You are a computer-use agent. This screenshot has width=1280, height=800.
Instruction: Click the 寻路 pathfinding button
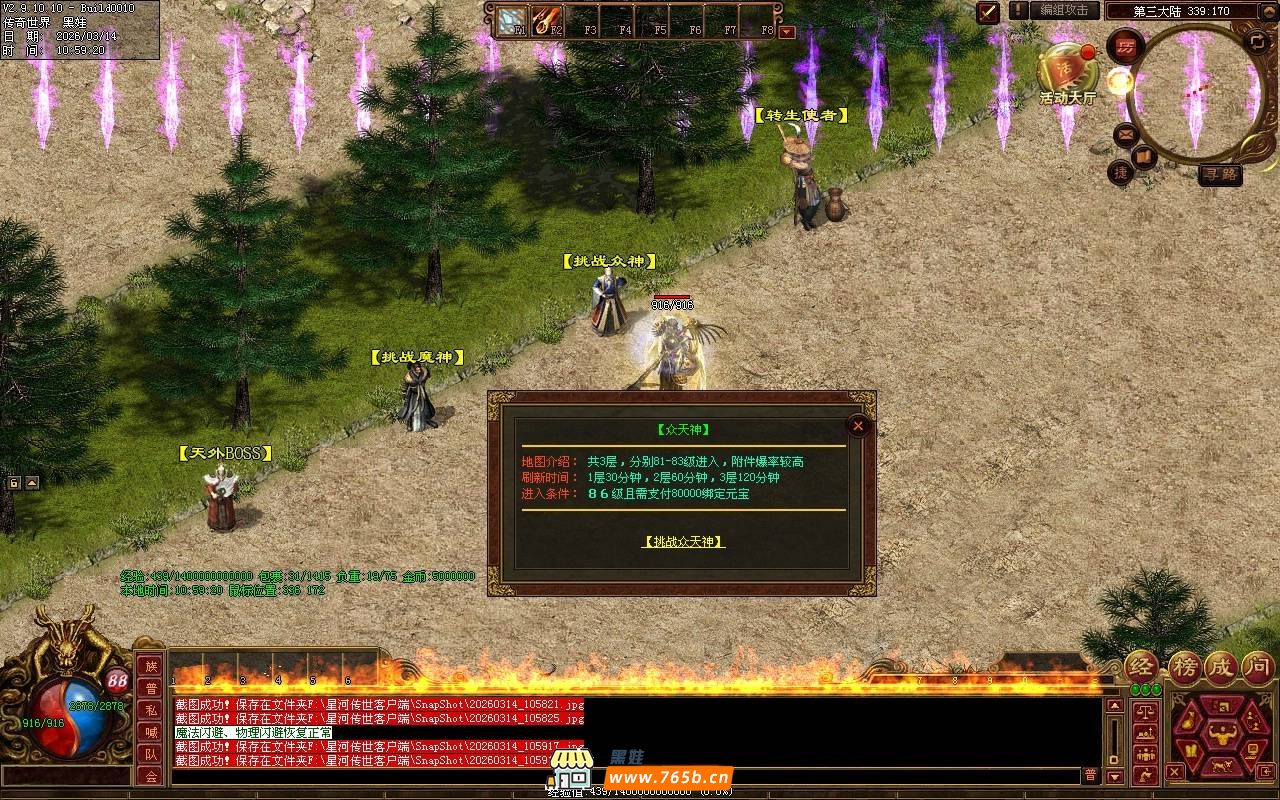click(1220, 174)
